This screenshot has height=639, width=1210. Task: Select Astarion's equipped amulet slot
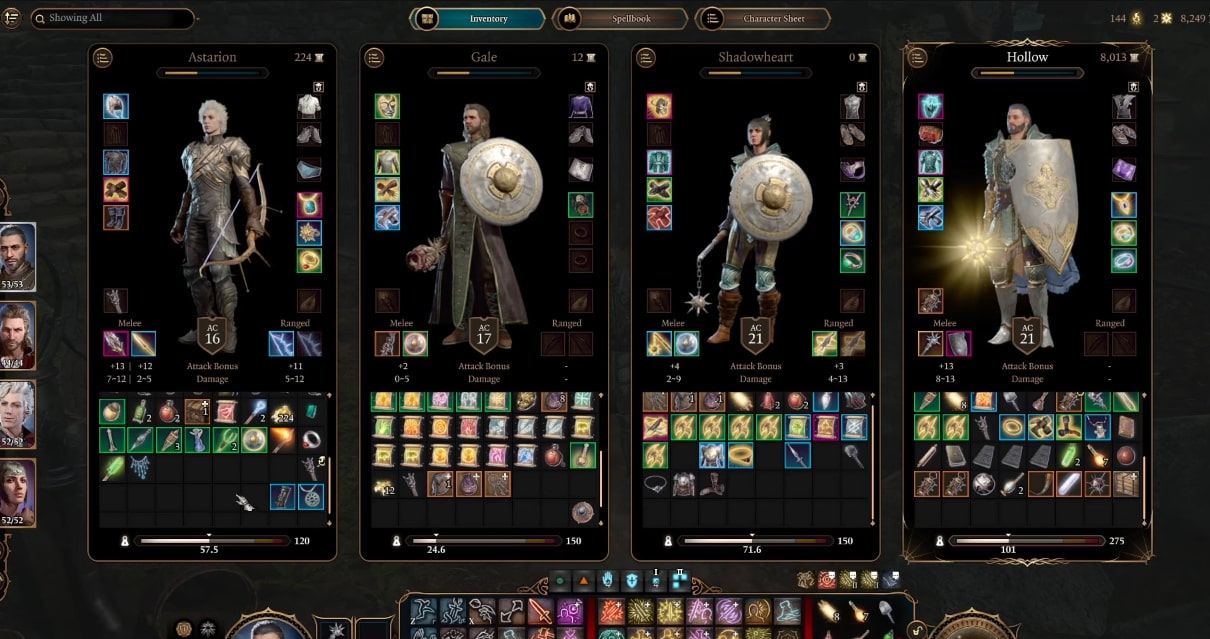tap(309, 205)
